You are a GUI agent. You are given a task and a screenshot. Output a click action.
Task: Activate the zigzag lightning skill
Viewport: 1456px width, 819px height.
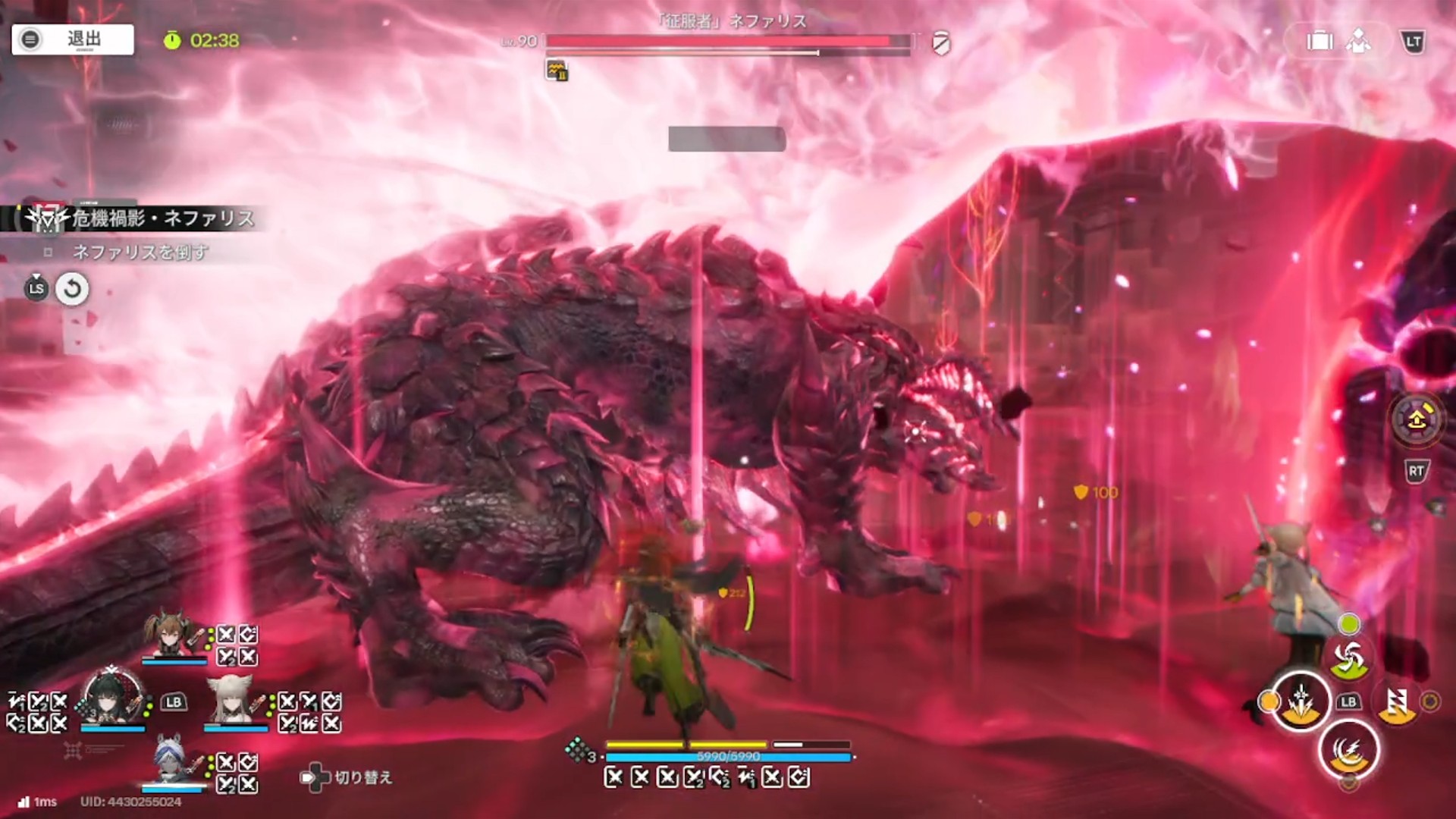click(x=1397, y=702)
